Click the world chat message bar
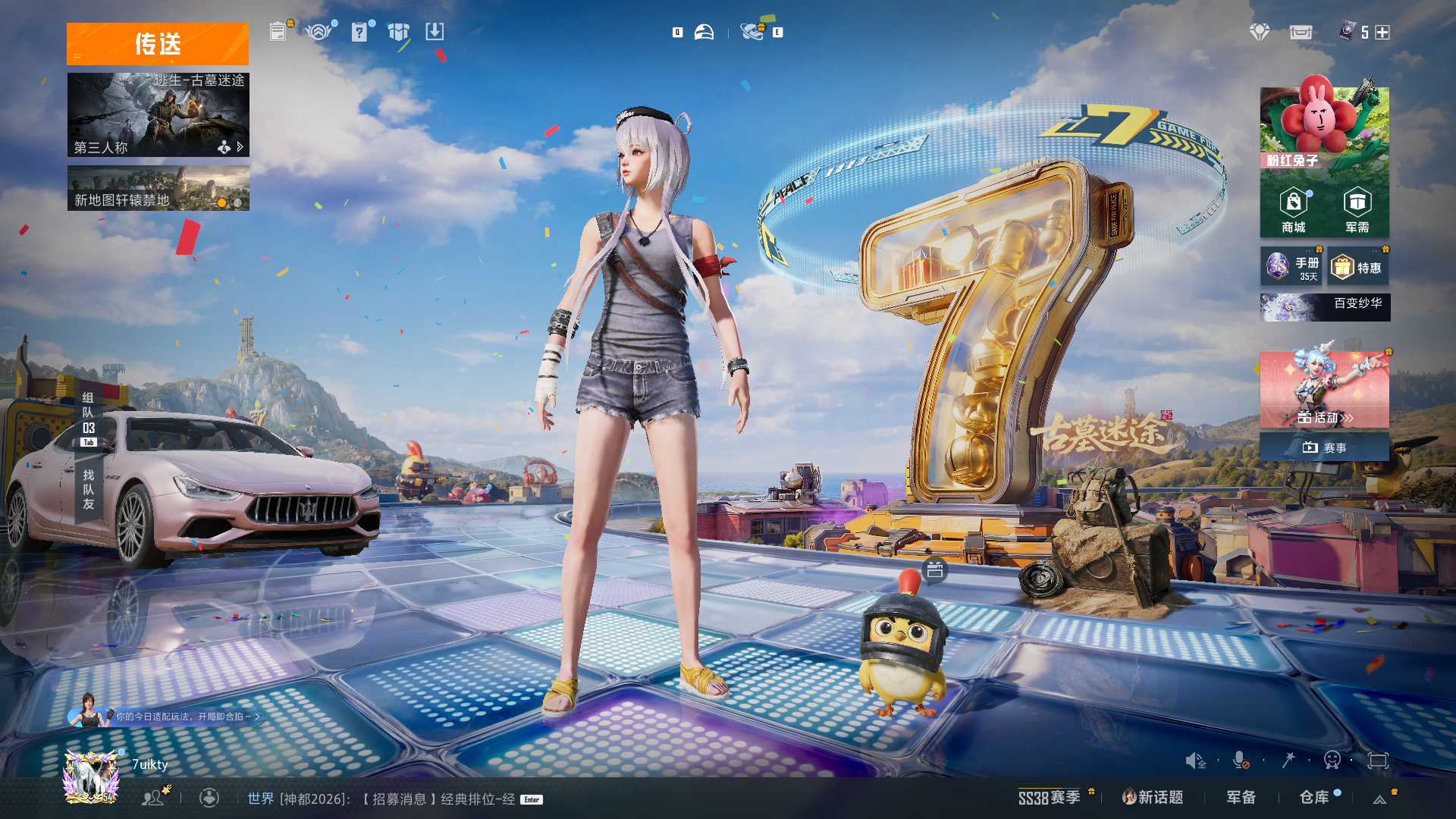This screenshot has width=1456, height=819. (x=387, y=799)
